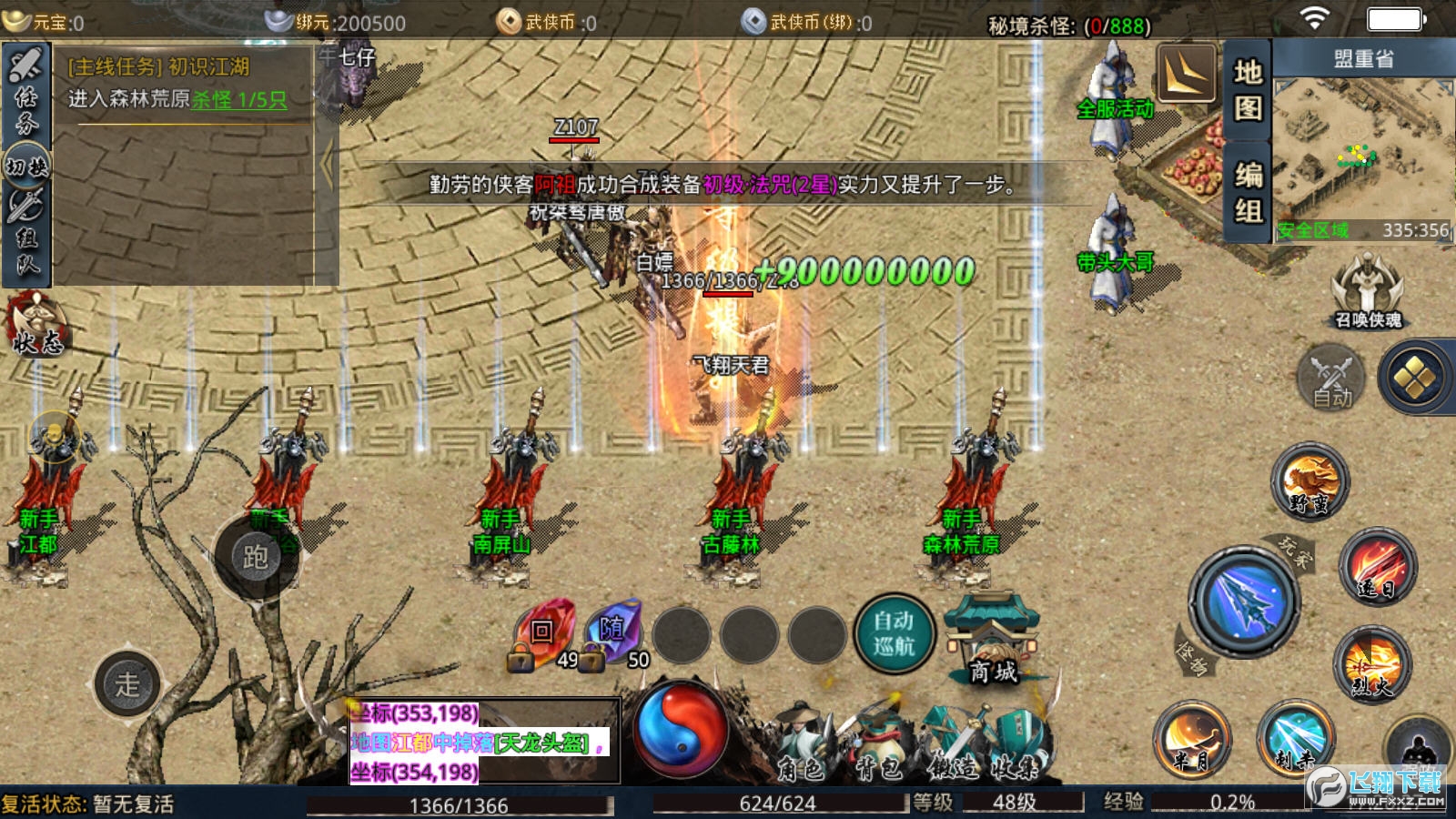Viewport: 1456px width, 819px height.
Task: Open the 状态 status icon
Action: [36, 326]
